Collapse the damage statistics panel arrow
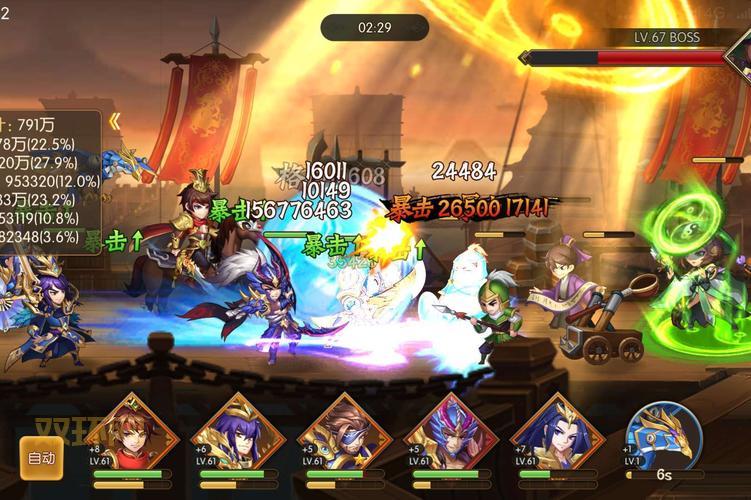This screenshot has width=751, height=500. (x=115, y=121)
